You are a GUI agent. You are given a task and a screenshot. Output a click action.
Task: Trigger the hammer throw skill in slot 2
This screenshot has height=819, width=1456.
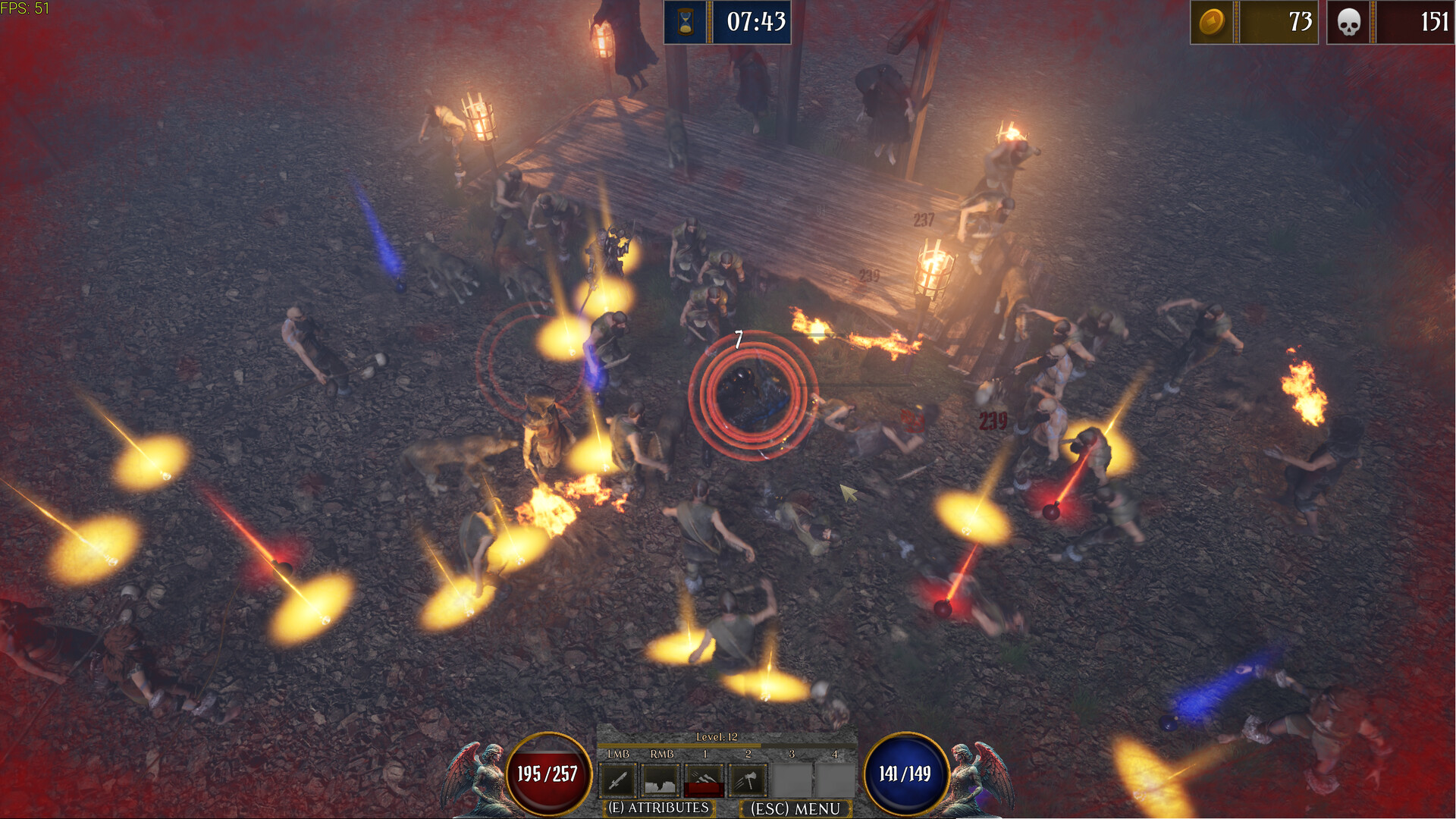748,781
